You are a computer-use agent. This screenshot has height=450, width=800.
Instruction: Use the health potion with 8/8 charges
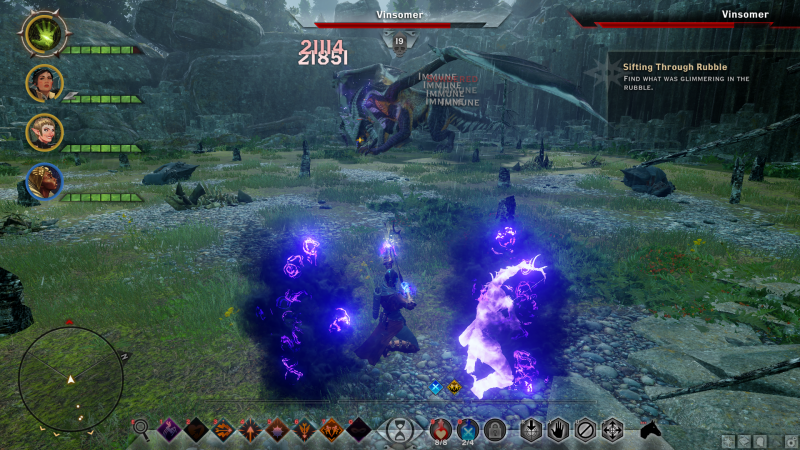441,430
